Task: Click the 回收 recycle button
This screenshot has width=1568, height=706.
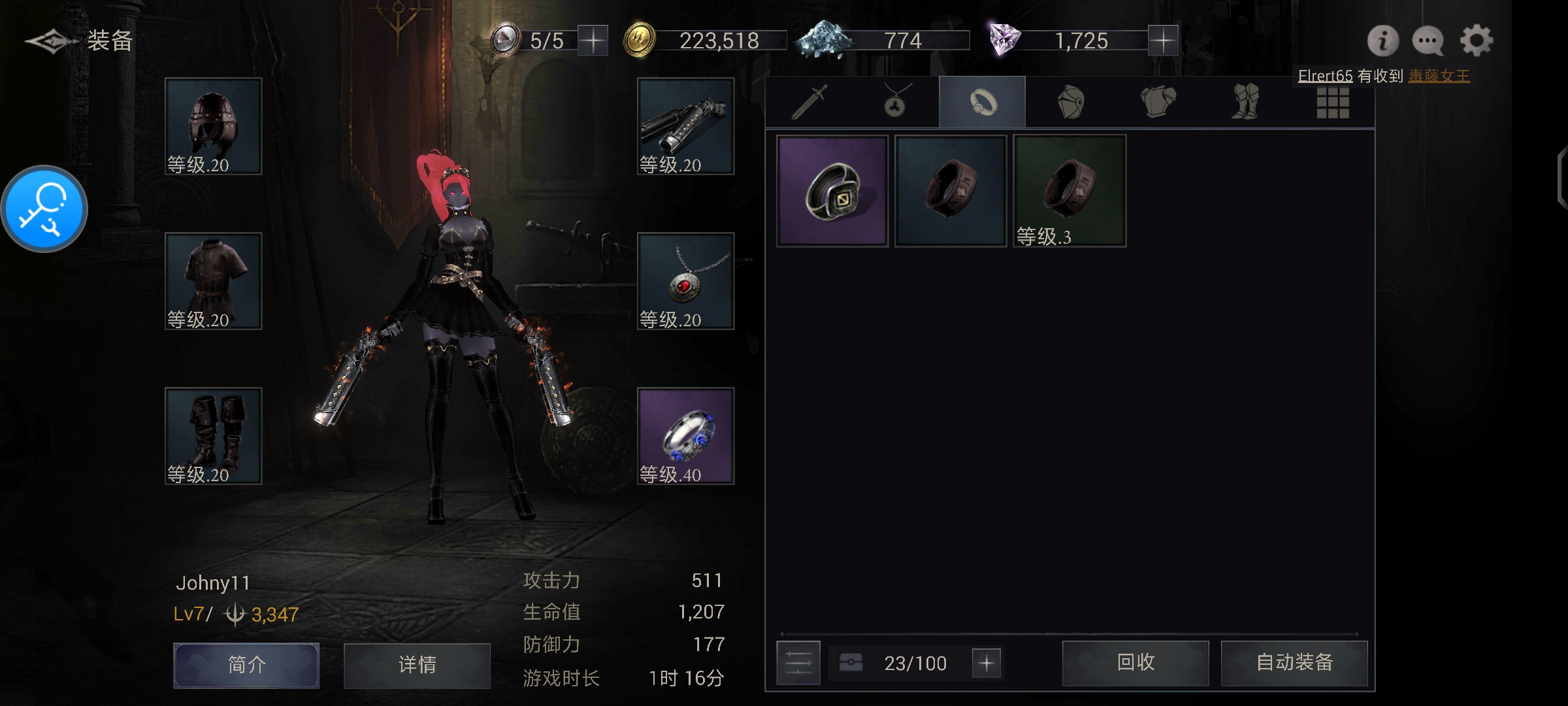Action: (x=1135, y=663)
